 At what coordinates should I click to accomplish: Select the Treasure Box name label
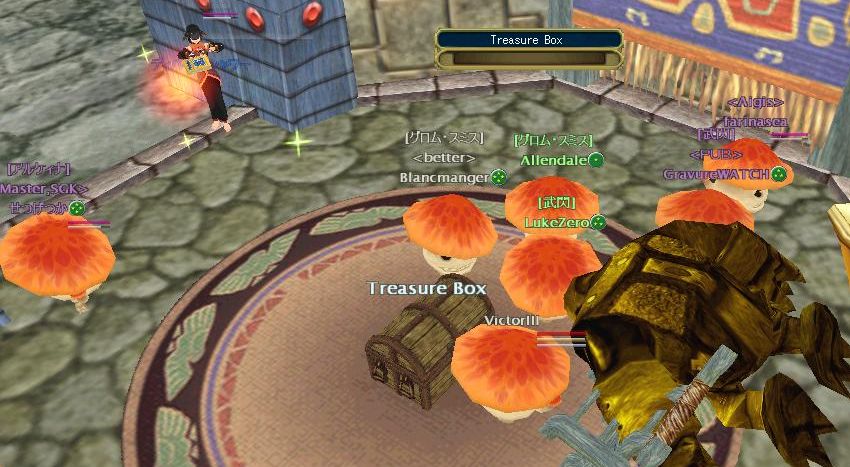coord(427,288)
